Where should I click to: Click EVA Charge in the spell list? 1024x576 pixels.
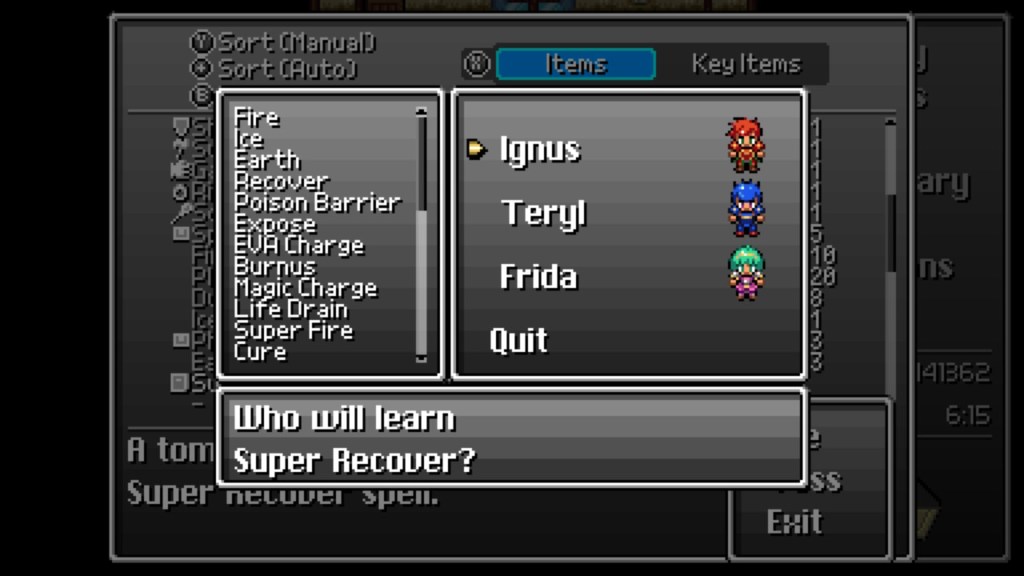pyautogui.click(x=298, y=245)
